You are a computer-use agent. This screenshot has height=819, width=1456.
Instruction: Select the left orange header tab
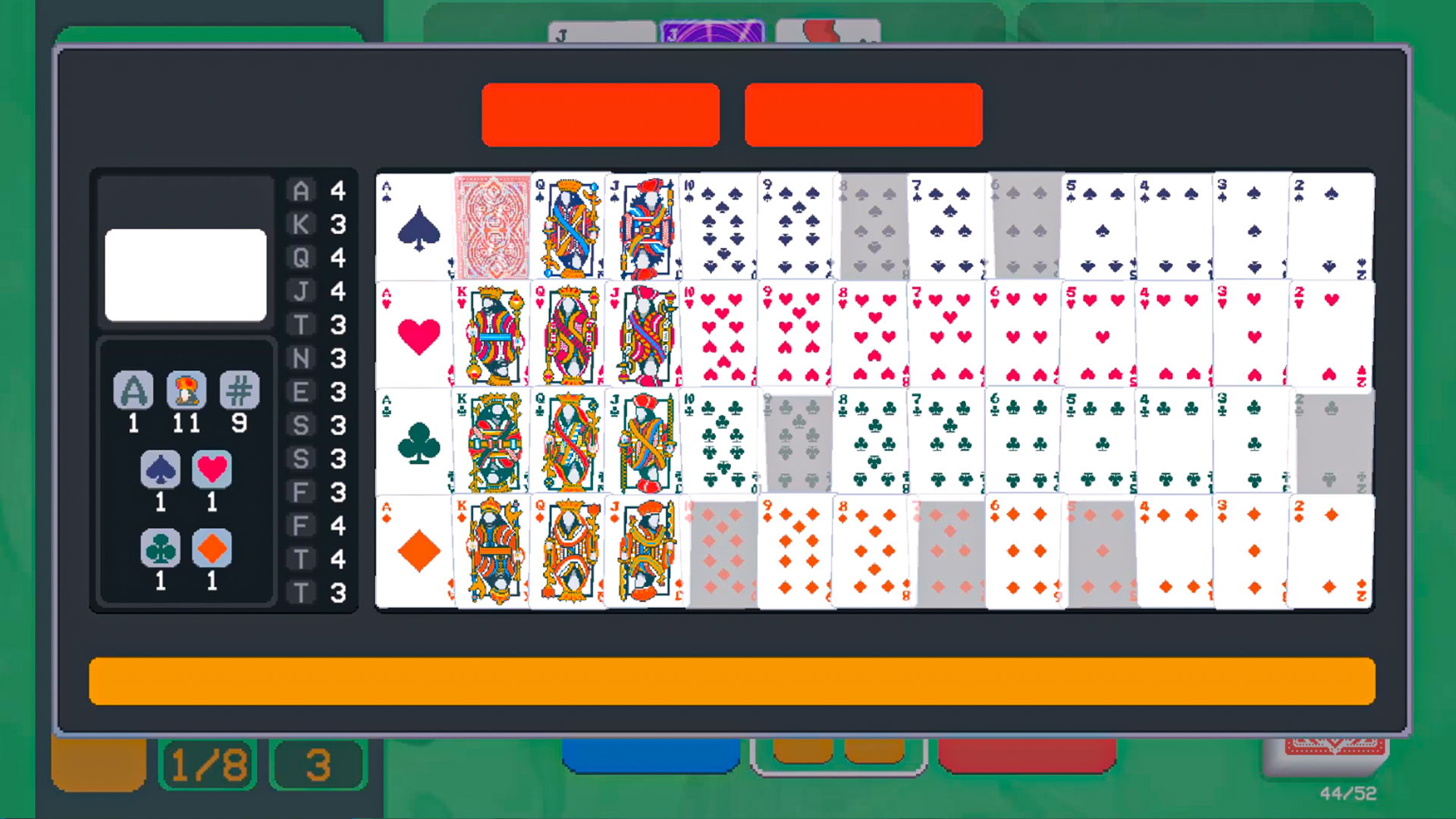coord(600,115)
